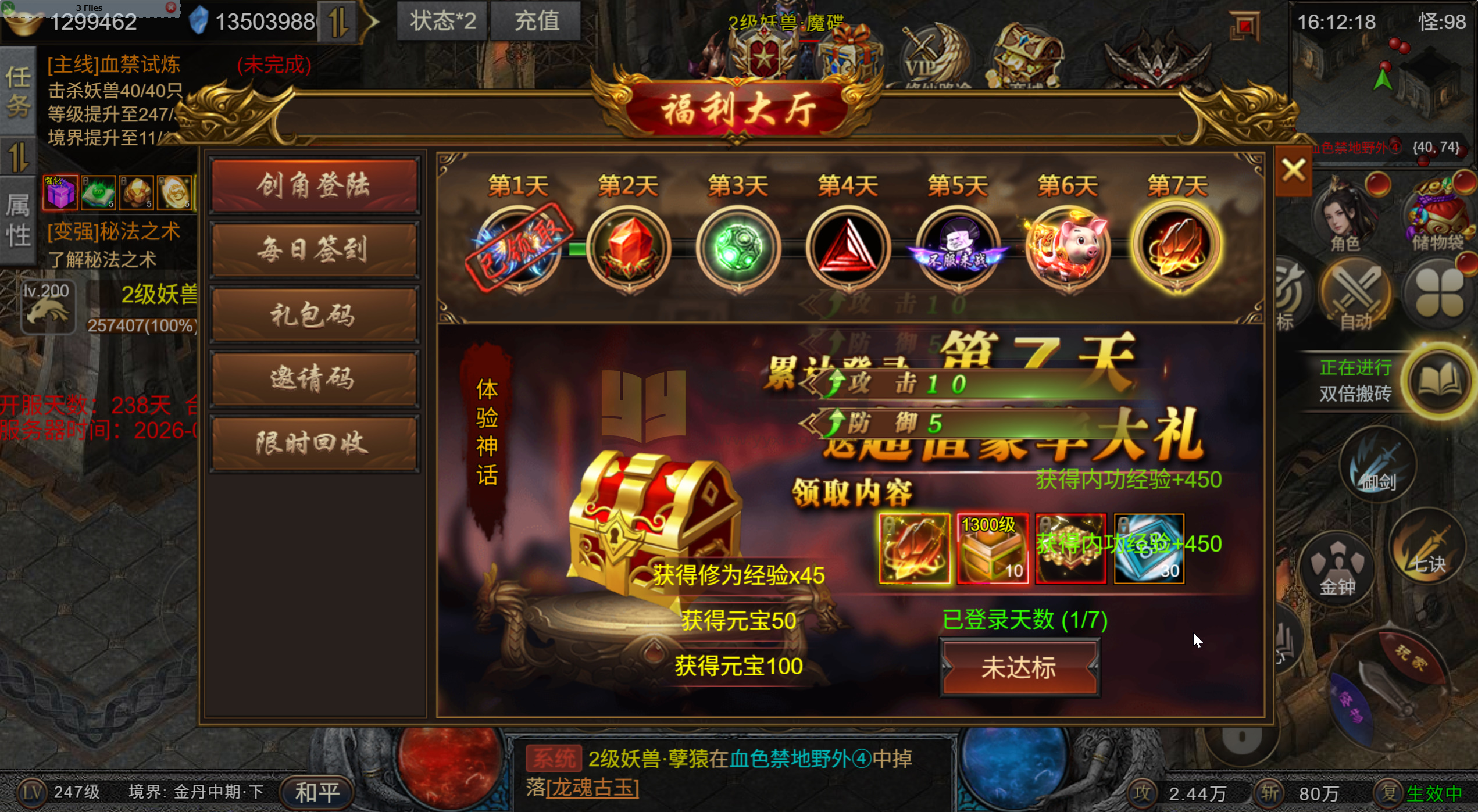Image resolution: width=1478 pixels, height=812 pixels.
Task: Click the 未达标 claim button
Action: 1019,667
